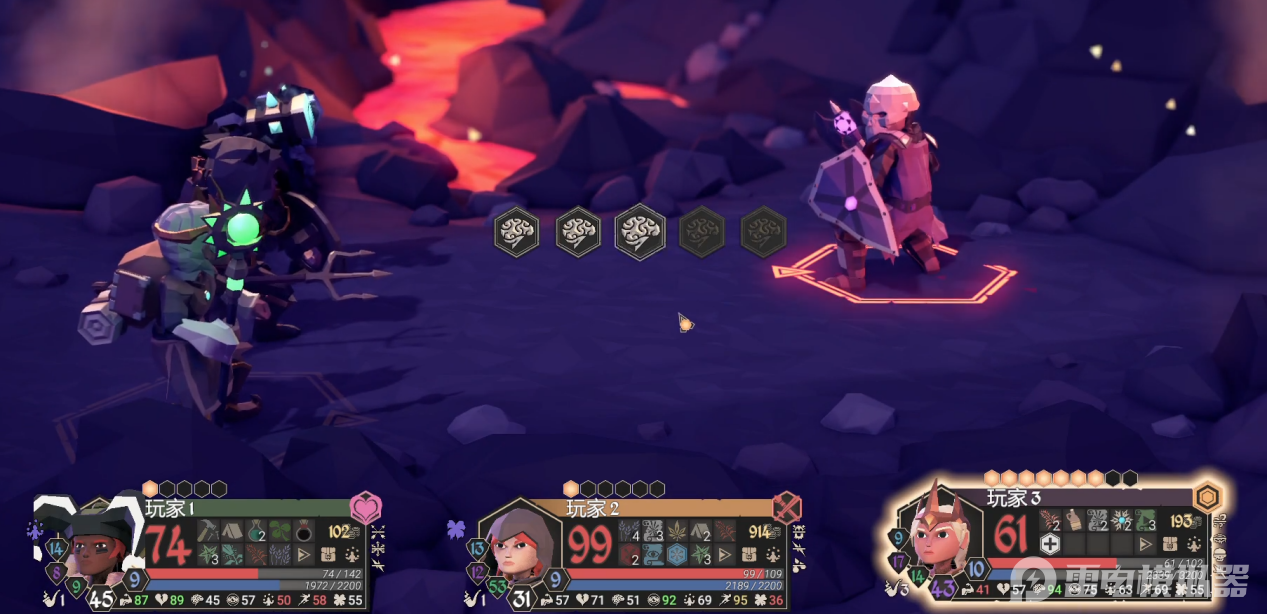Click Player 2's crossed-hammer emblem
The height and width of the screenshot is (614, 1267).
pyautogui.click(x=787, y=508)
